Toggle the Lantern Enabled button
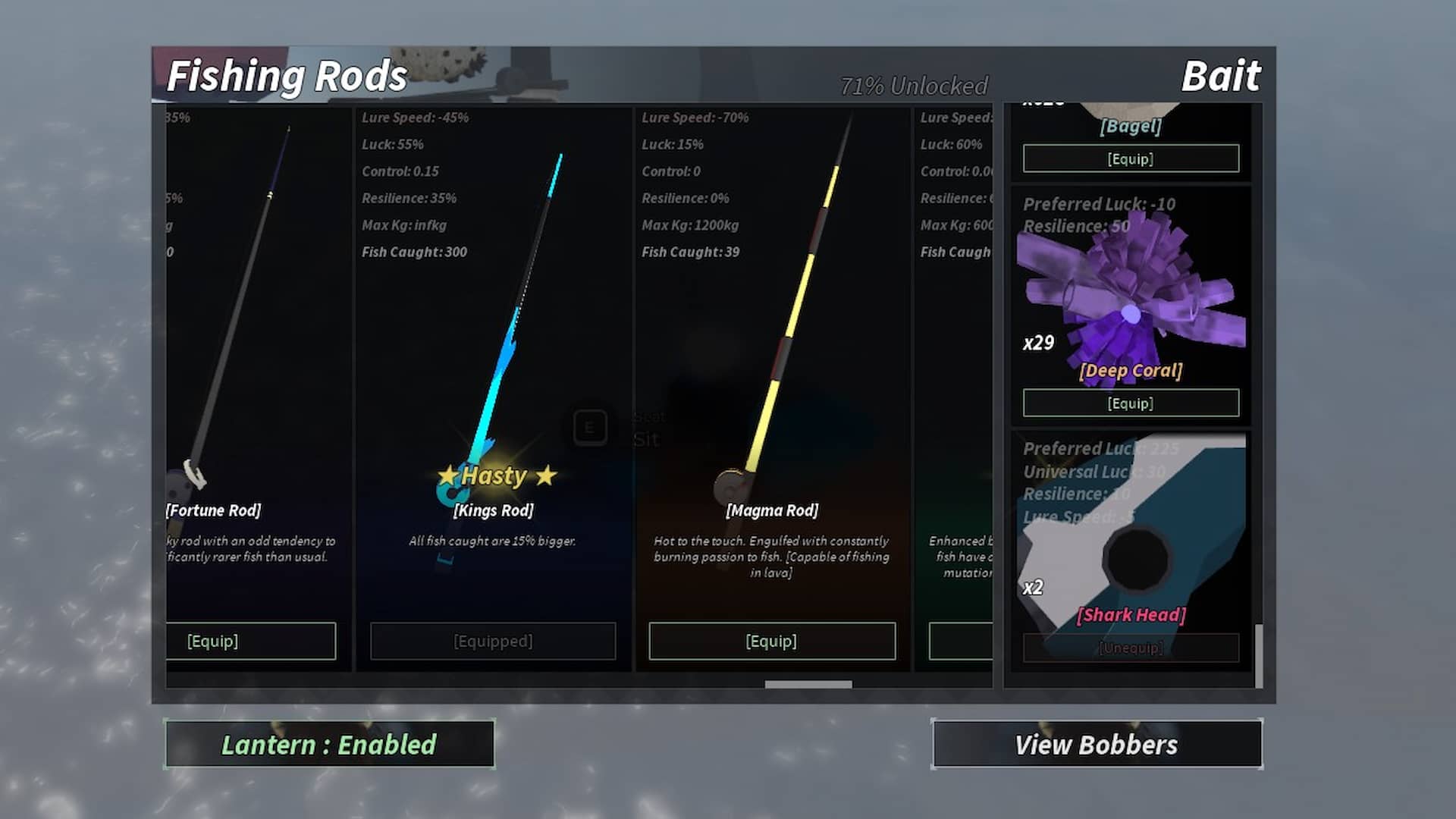This screenshot has height=819, width=1456. tap(329, 745)
